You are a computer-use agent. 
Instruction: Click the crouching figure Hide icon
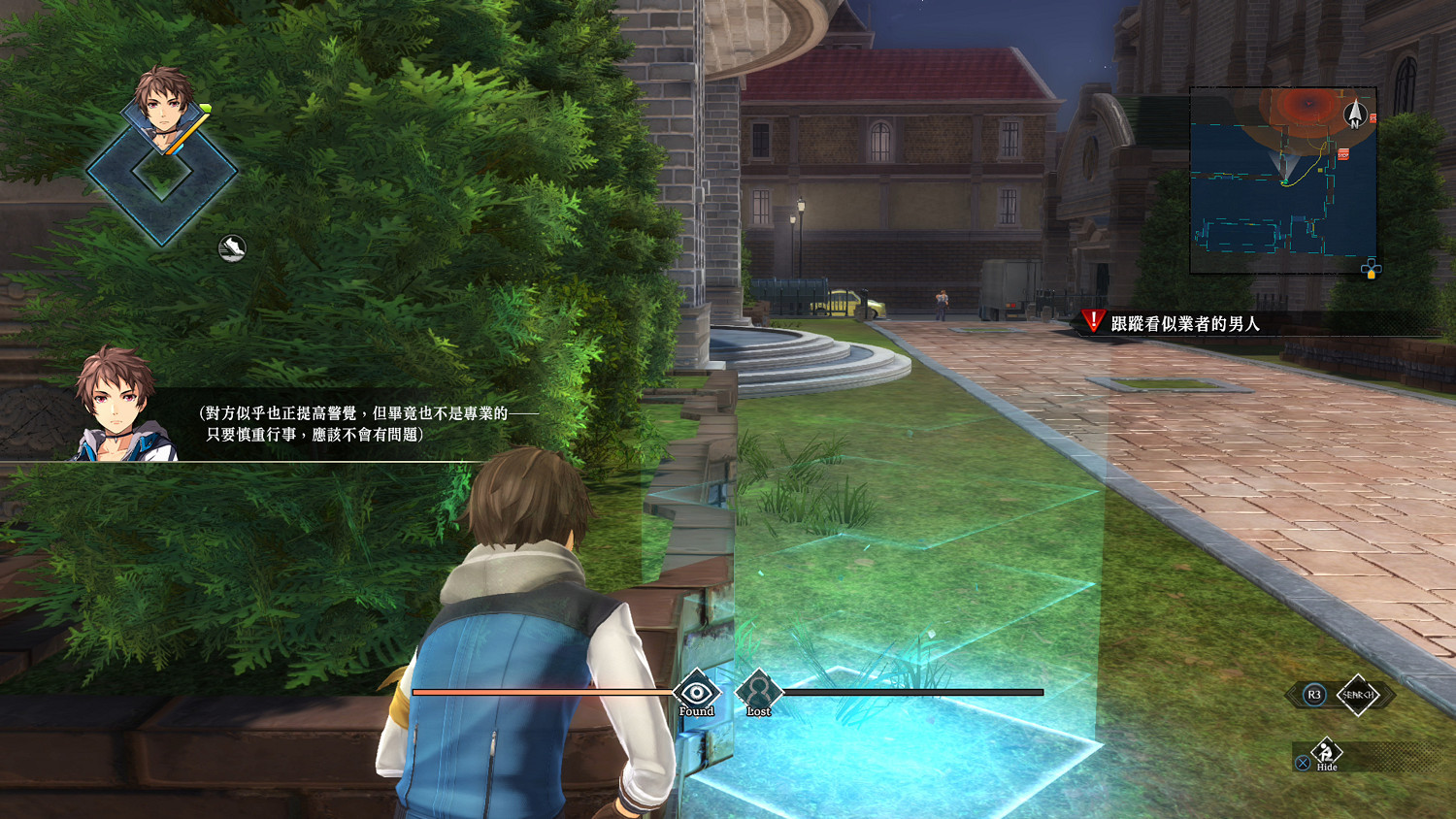tap(1325, 752)
